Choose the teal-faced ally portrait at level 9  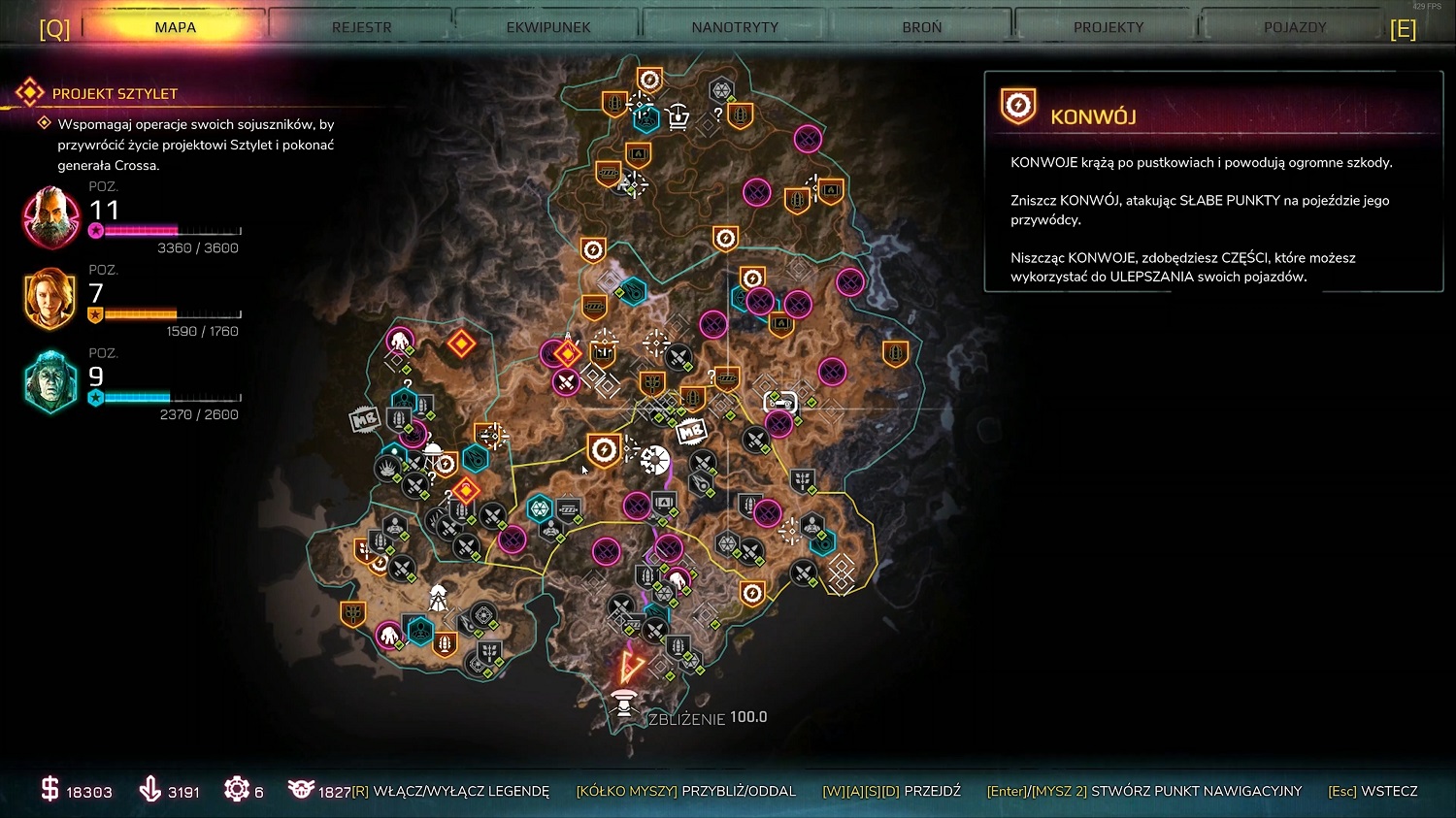(50, 382)
